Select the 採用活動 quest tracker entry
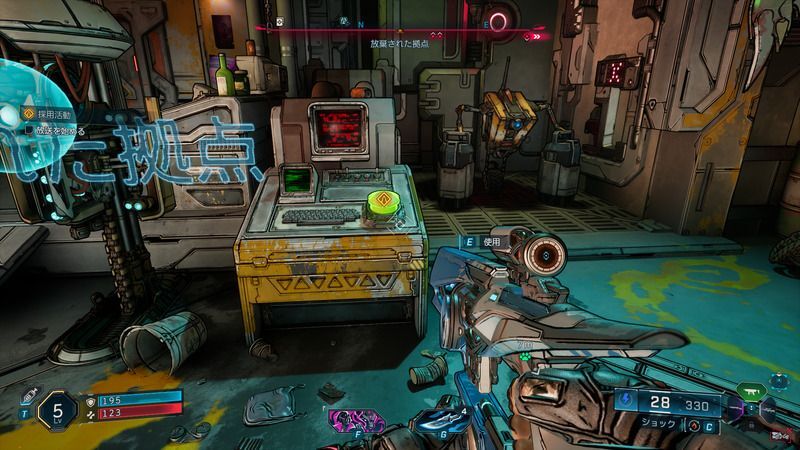Viewport: 800px width, 450px height. pos(47,115)
